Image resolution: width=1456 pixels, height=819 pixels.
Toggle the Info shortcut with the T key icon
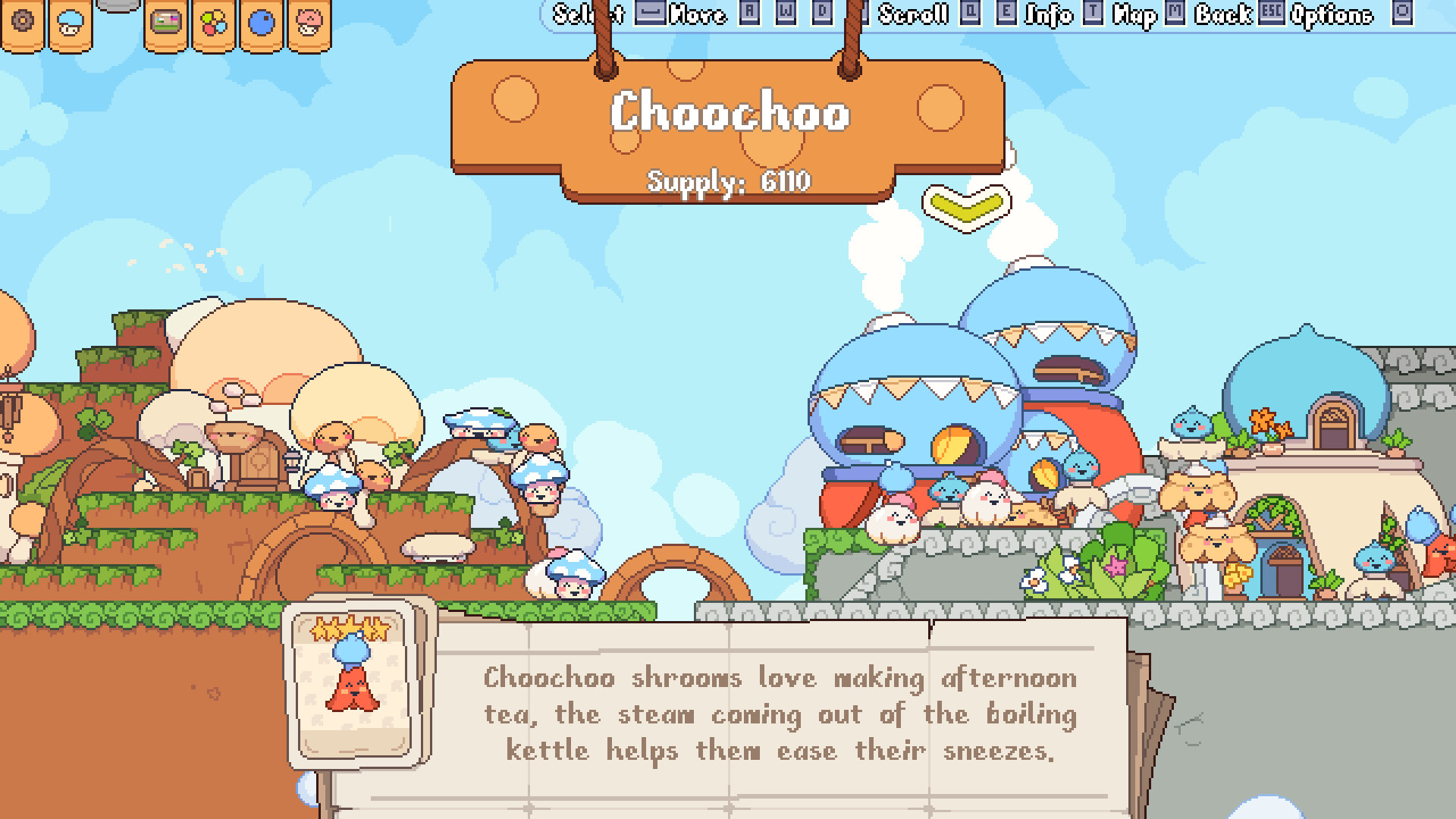coord(1092,13)
